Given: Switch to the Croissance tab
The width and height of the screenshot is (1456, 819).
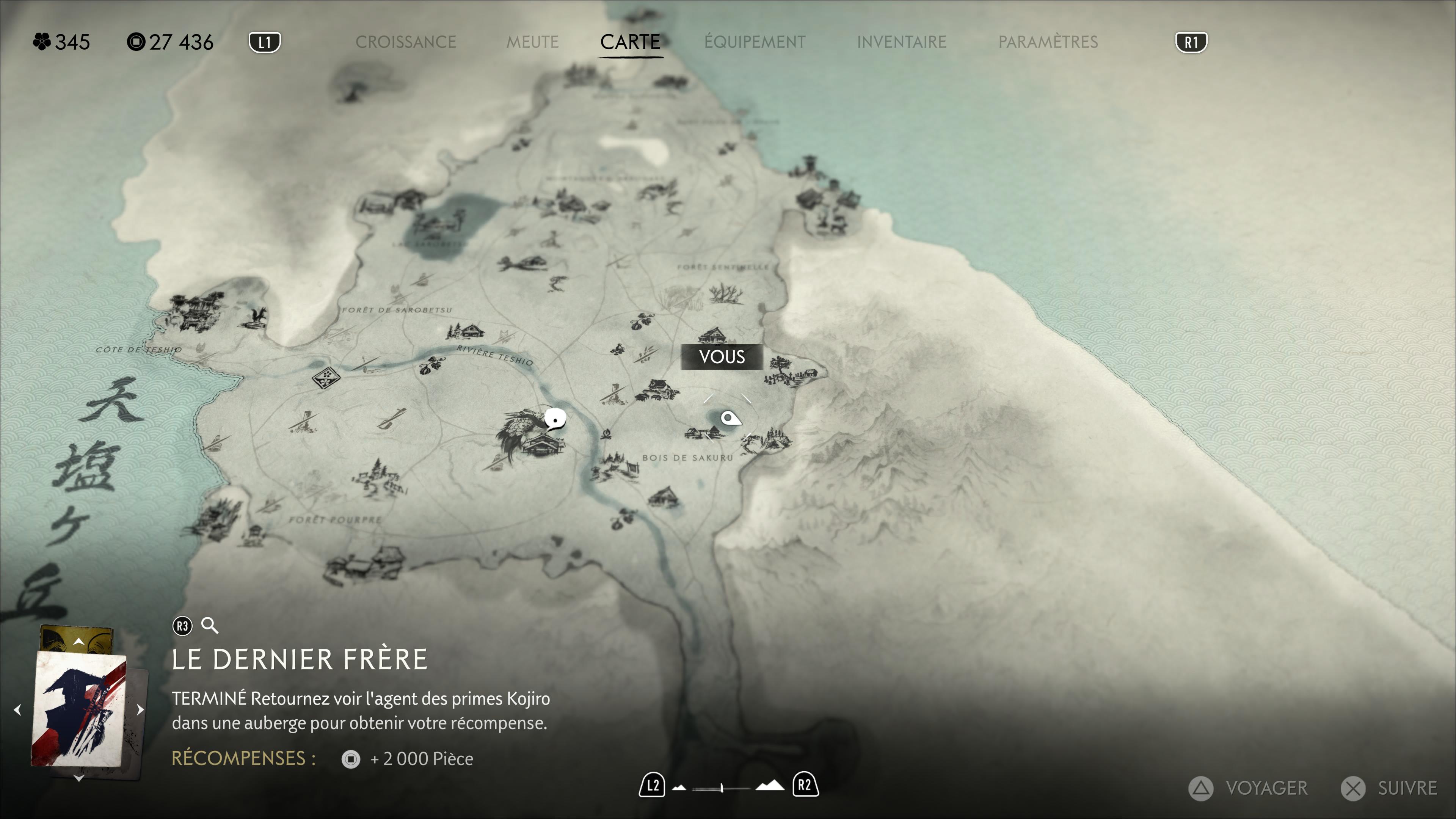Looking at the screenshot, I should pos(405,42).
